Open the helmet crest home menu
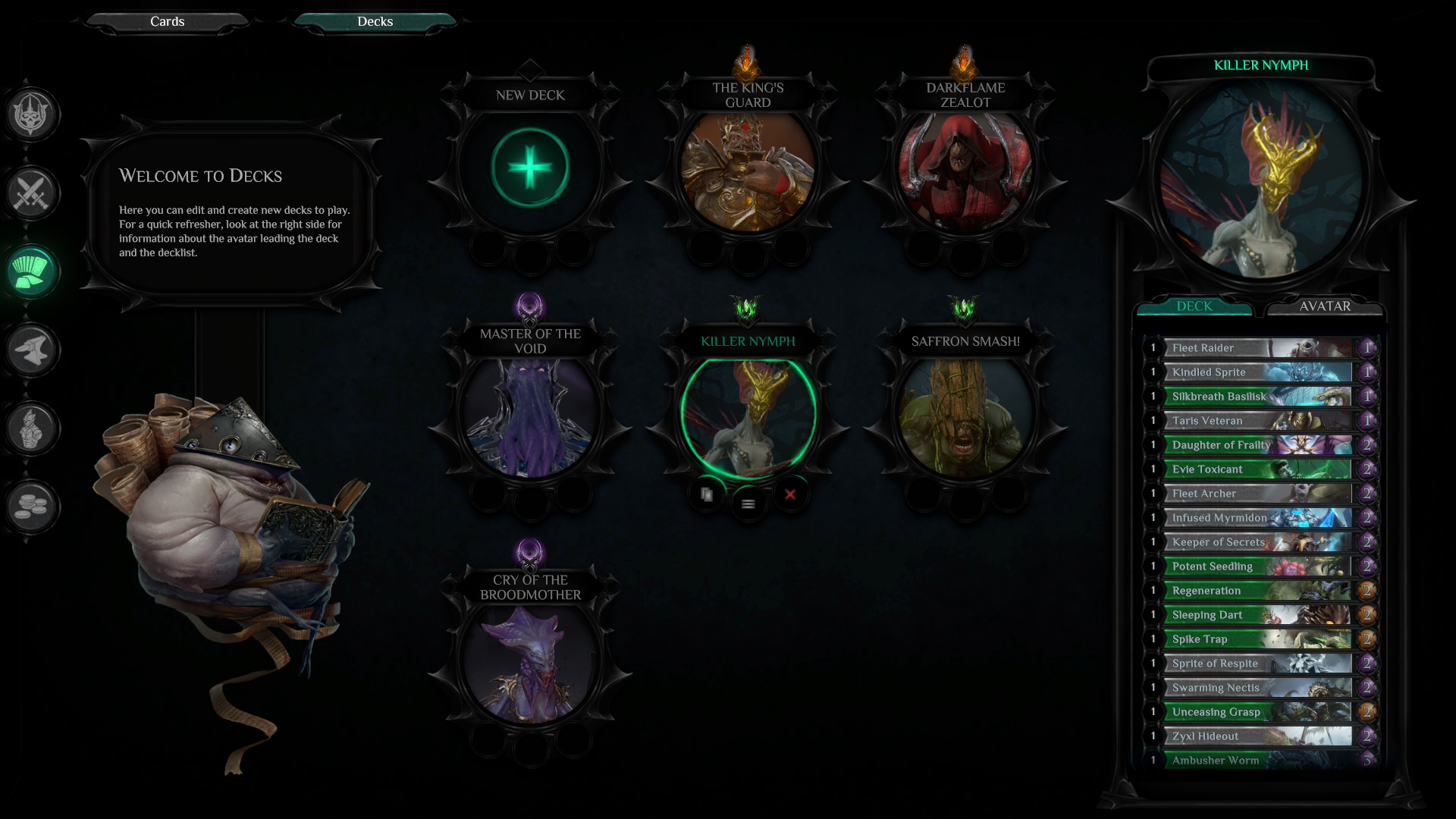Viewport: 1456px width, 819px height. [31, 114]
